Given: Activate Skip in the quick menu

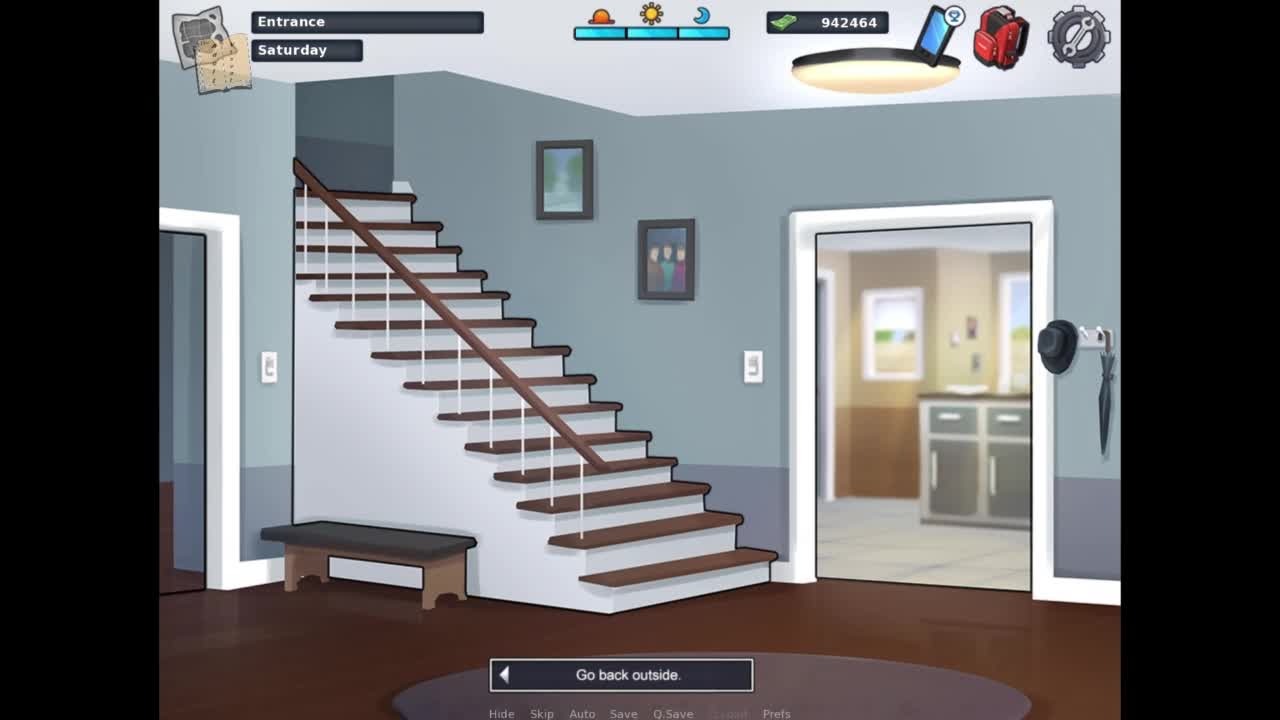Looking at the screenshot, I should [542, 714].
